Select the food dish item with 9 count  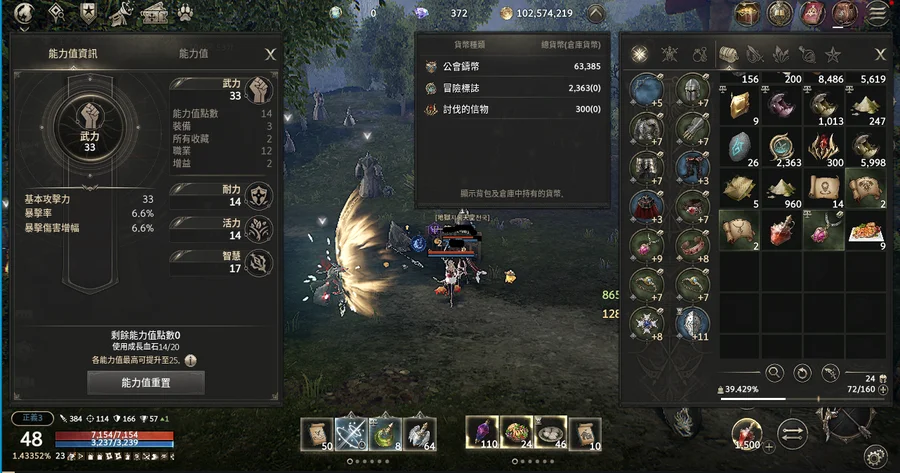tap(865, 232)
